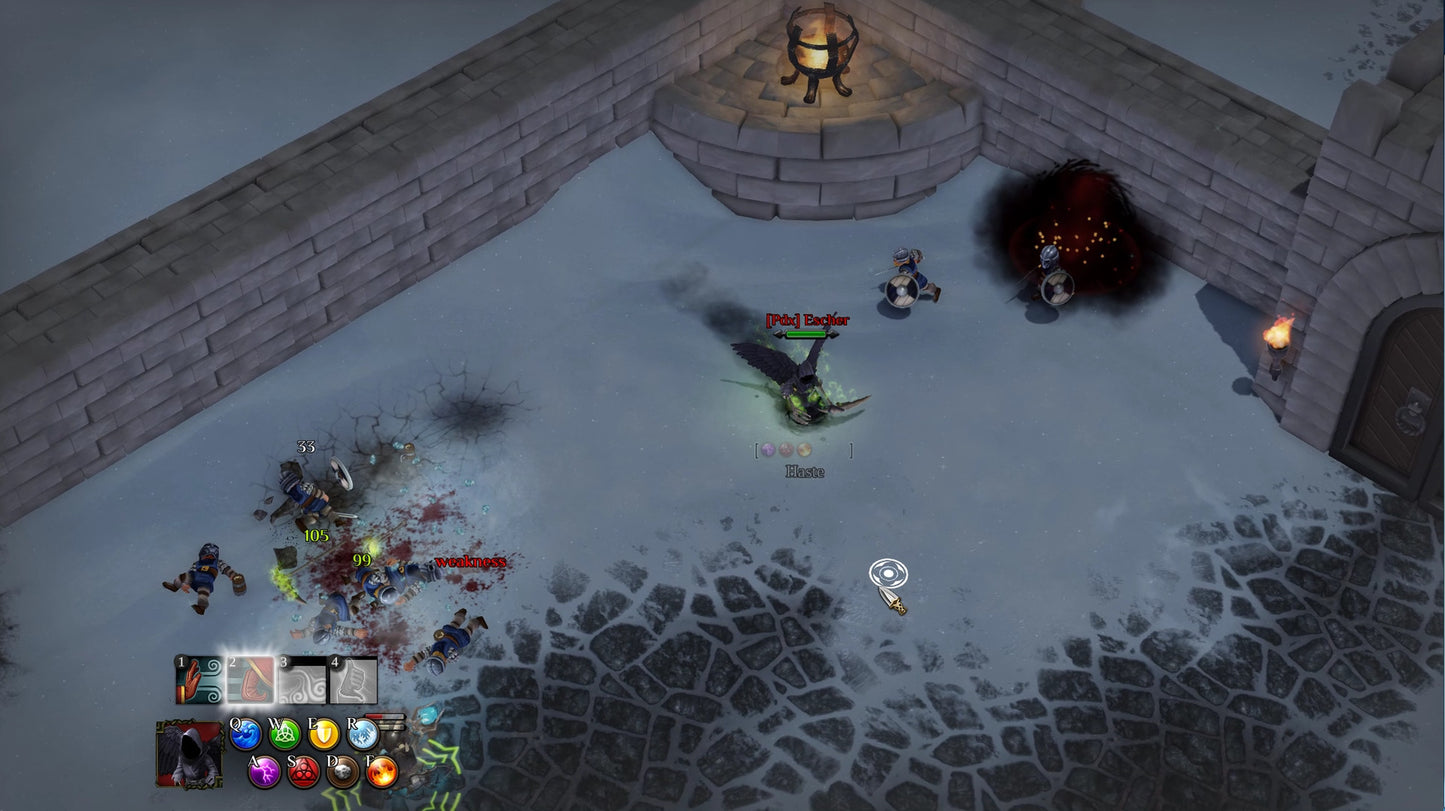The height and width of the screenshot is (811, 1445).
Task: Activate the Magick in hotbar slot 1
Action: [x=196, y=679]
